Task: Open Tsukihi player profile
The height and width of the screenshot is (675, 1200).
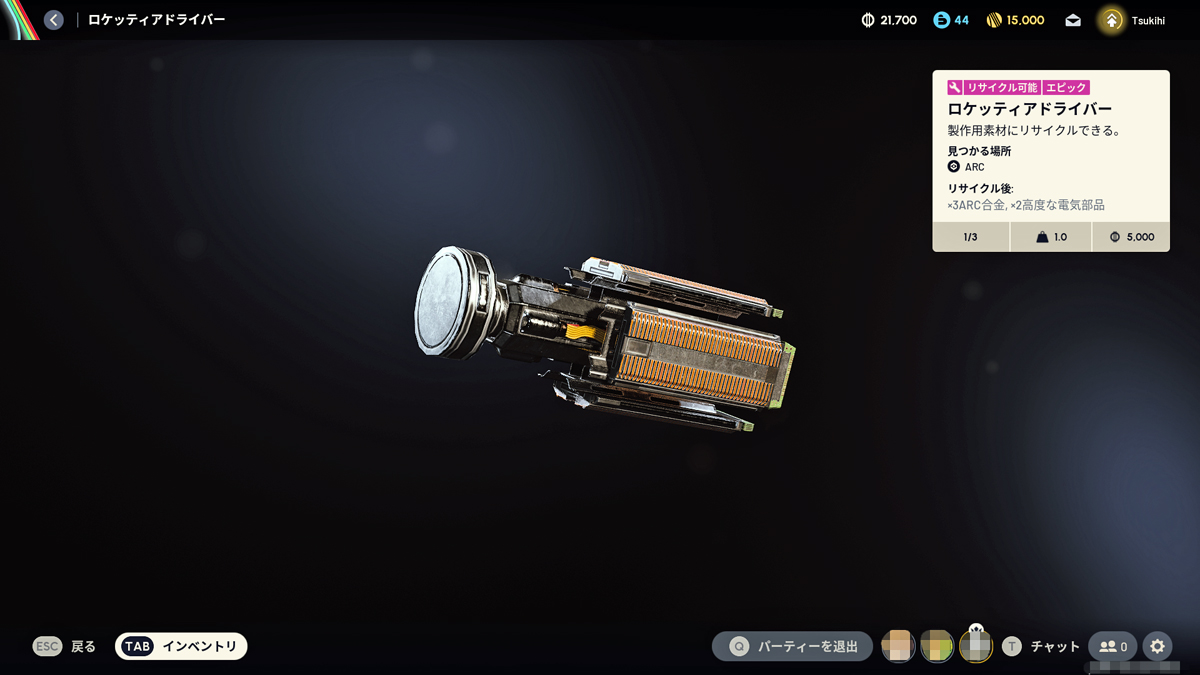Action: click(x=1132, y=20)
